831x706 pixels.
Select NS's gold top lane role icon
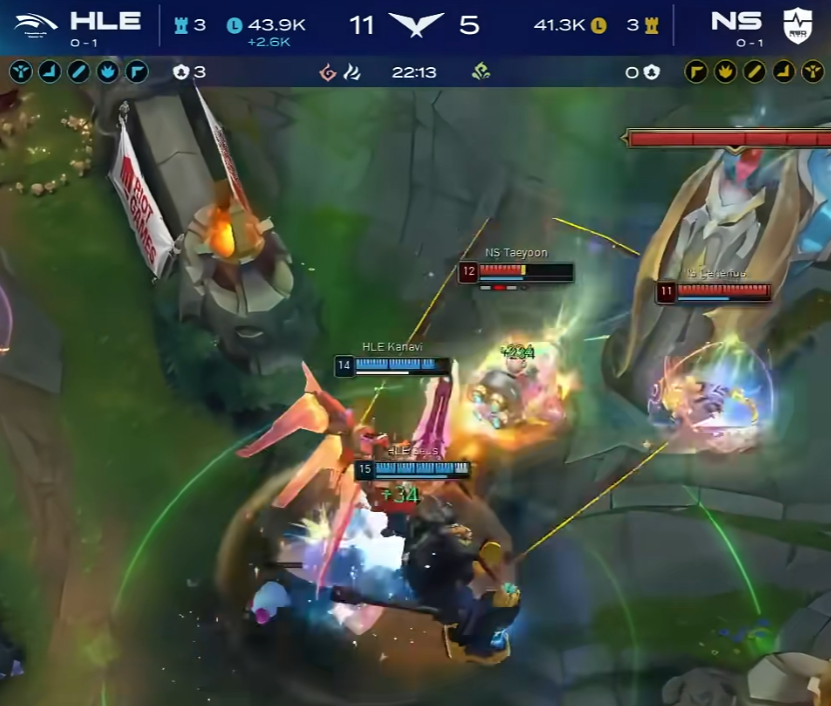(695, 72)
